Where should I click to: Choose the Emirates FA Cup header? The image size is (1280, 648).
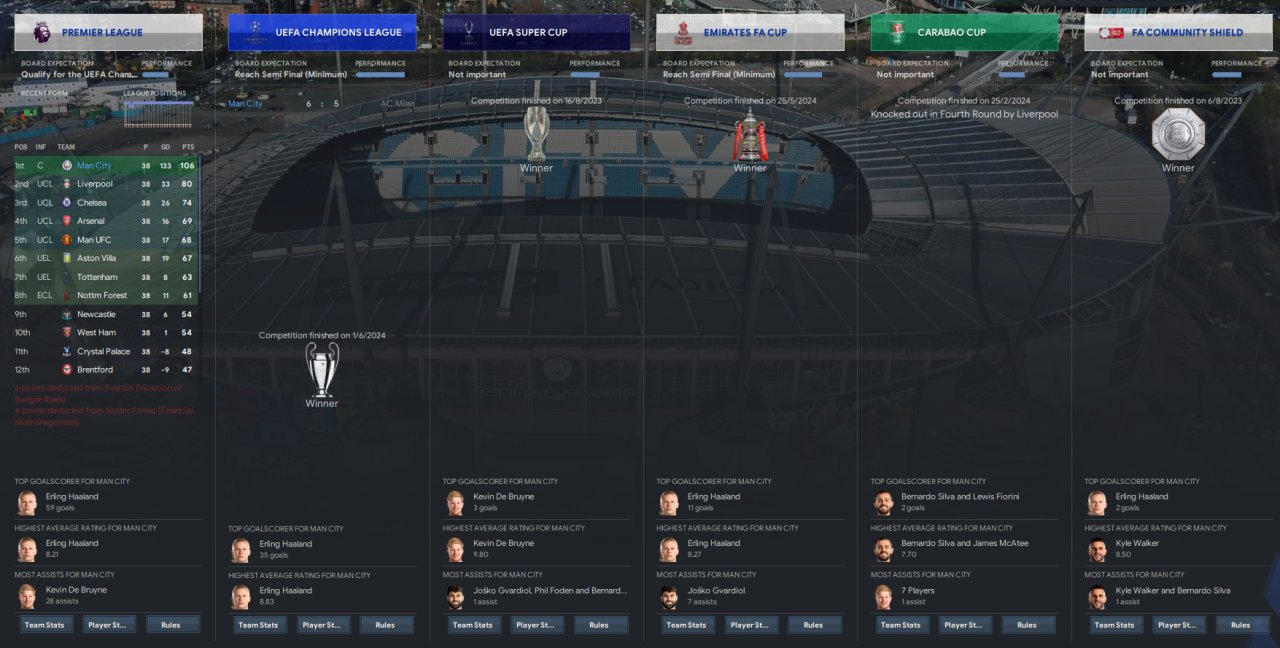pyautogui.click(x=750, y=32)
